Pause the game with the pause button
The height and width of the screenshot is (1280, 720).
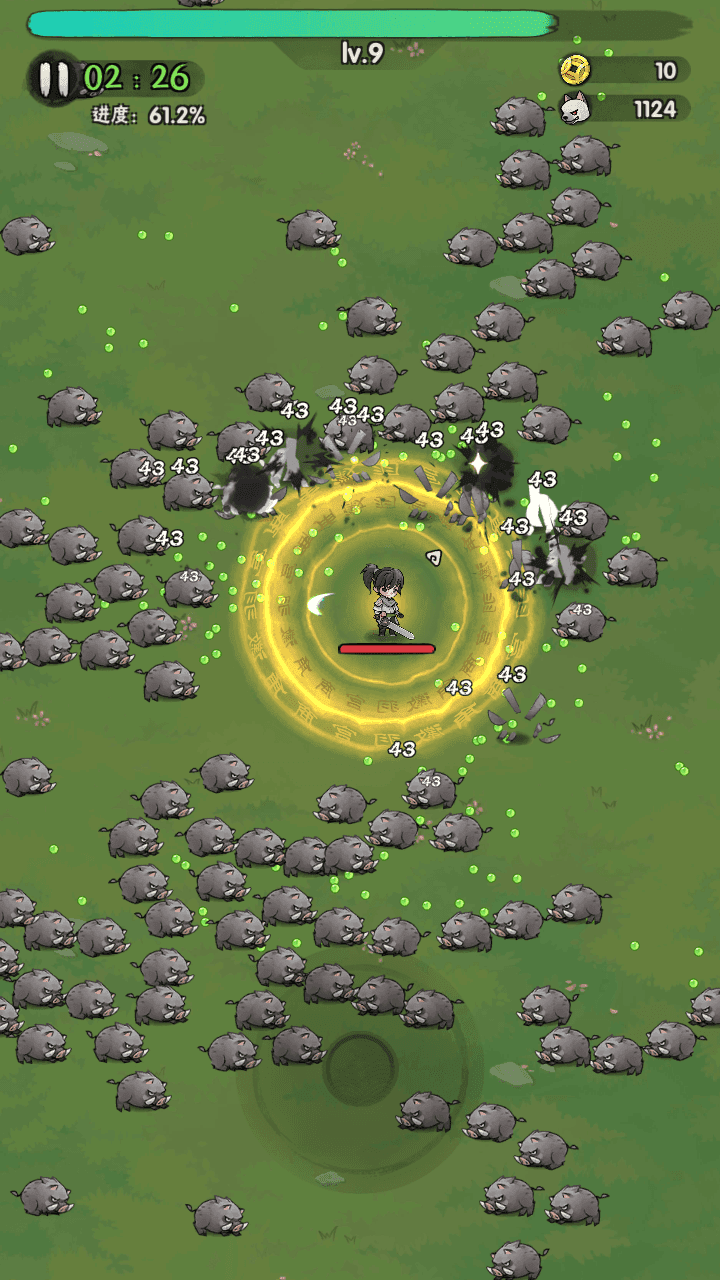point(54,78)
